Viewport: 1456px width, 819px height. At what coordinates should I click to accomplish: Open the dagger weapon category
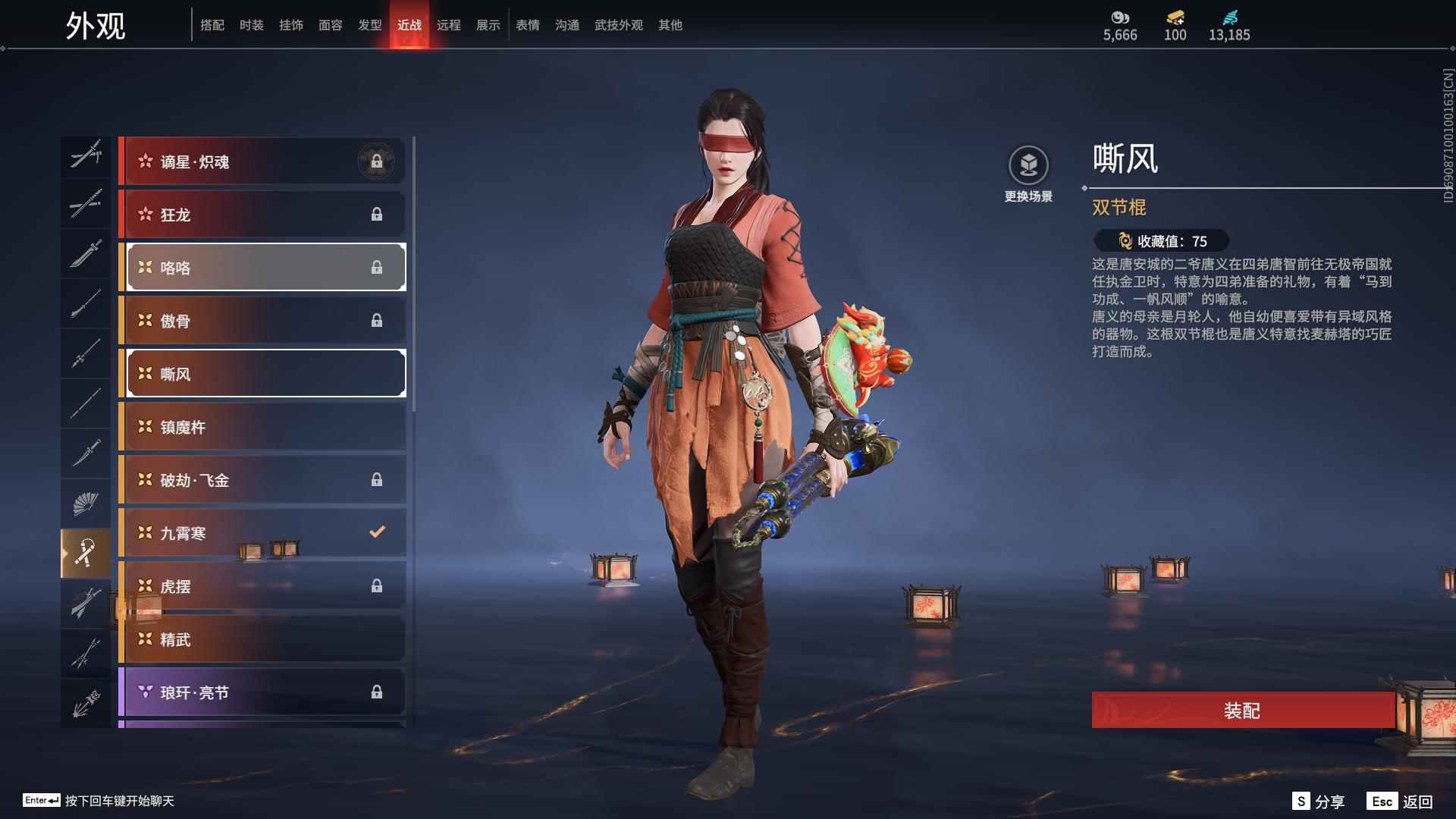(x=86, y=452)
